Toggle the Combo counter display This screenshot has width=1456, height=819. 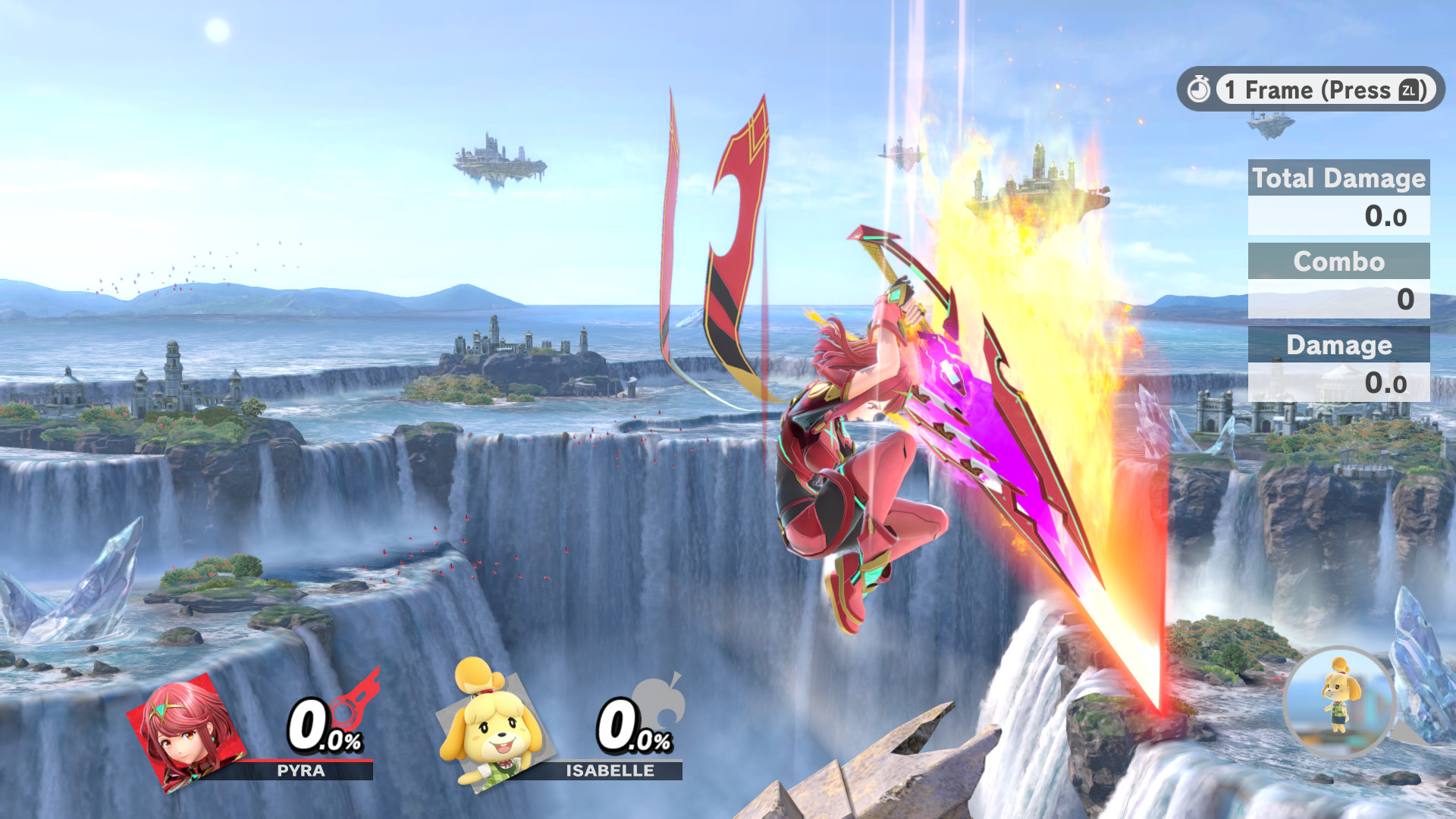click(1339, 262)
